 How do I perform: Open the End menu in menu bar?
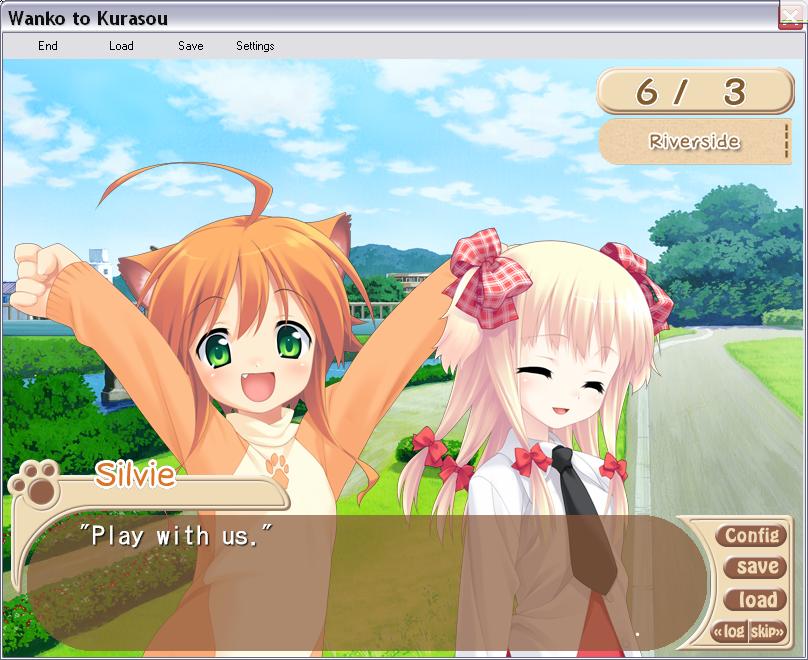(48, 46)
